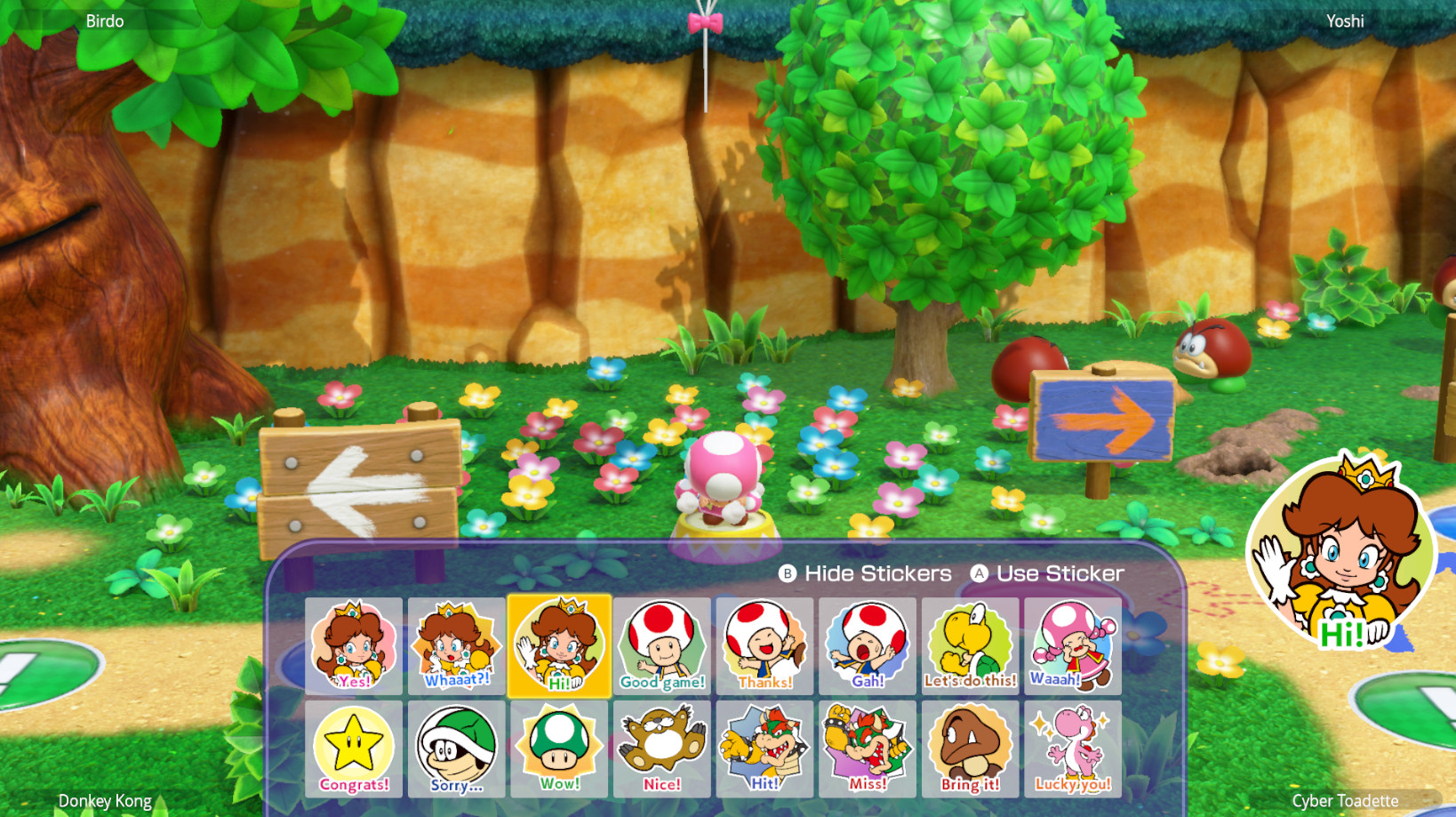Select the "Waaah!" Toadette sticker
Viewport: 1456px width, 817px height.
coord(1073,646)
